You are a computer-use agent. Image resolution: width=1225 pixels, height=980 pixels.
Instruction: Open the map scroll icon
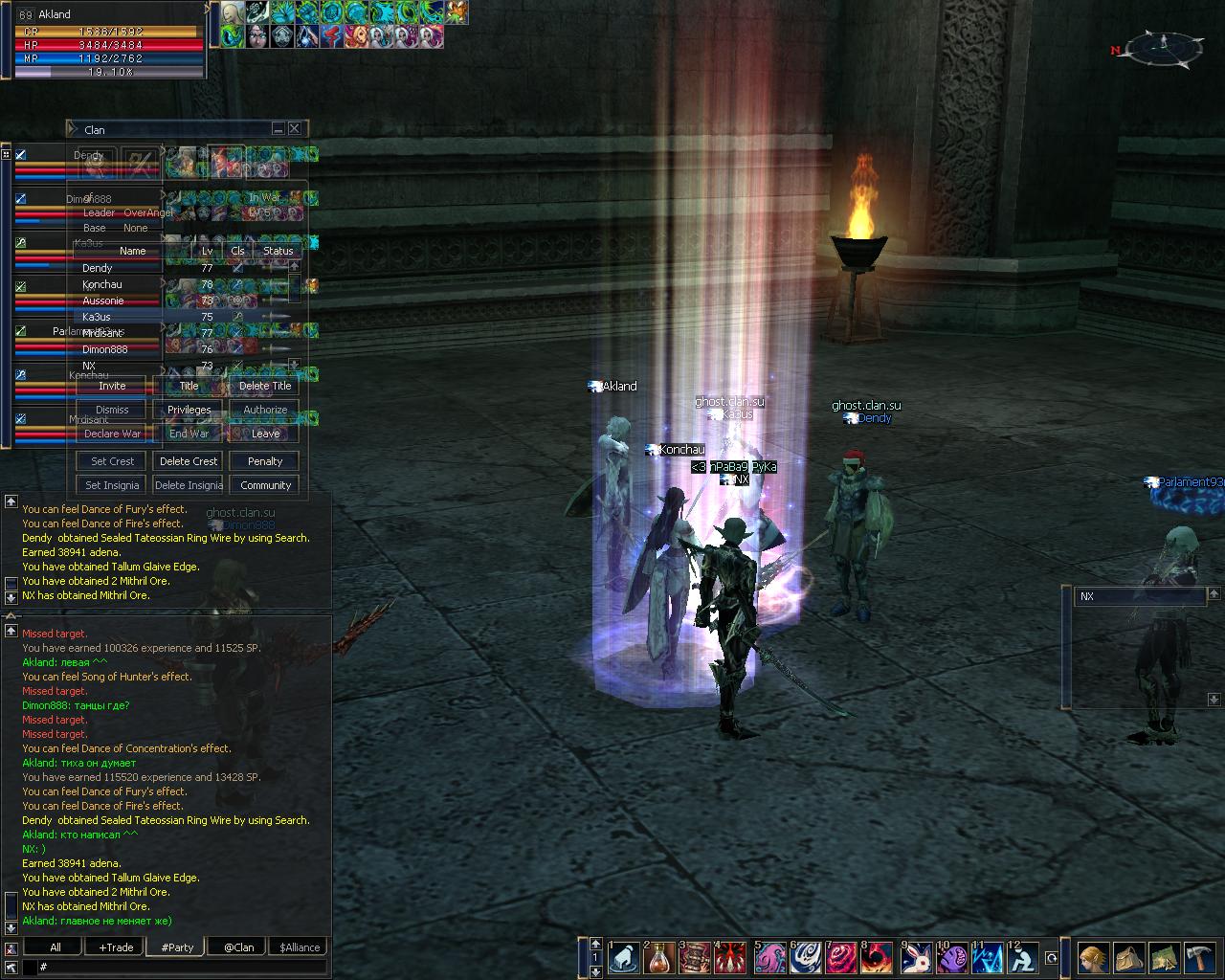click(x=1164, y=957)
